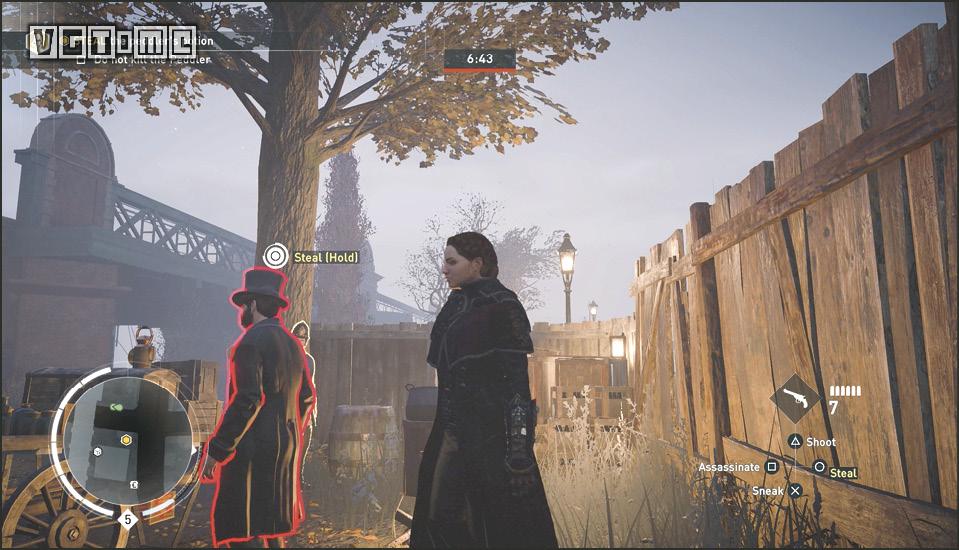This screenshot has width=959, height=550.
Task: Select the yellow hexagon marker on minimap
Action: pyautogui.click(x=127, y=439)
